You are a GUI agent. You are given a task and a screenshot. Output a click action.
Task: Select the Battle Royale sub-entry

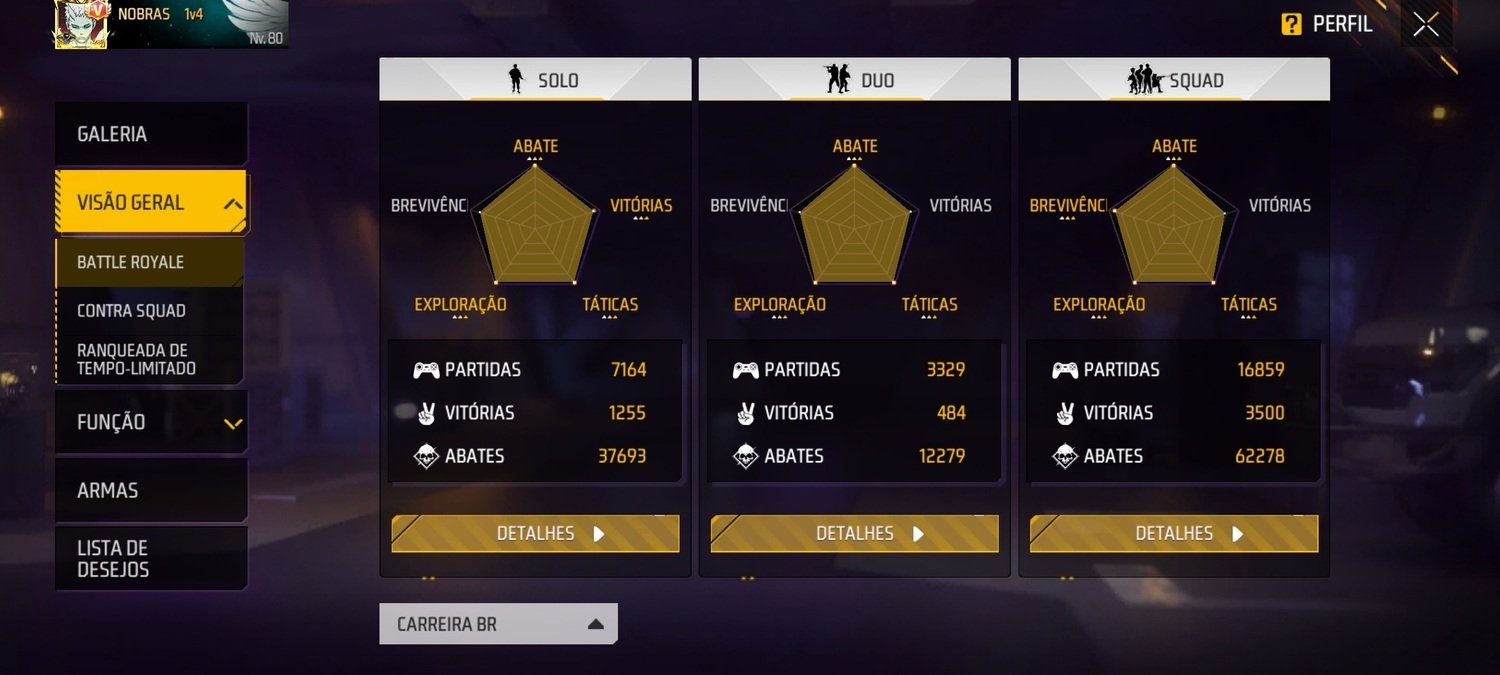coord(150,262)
